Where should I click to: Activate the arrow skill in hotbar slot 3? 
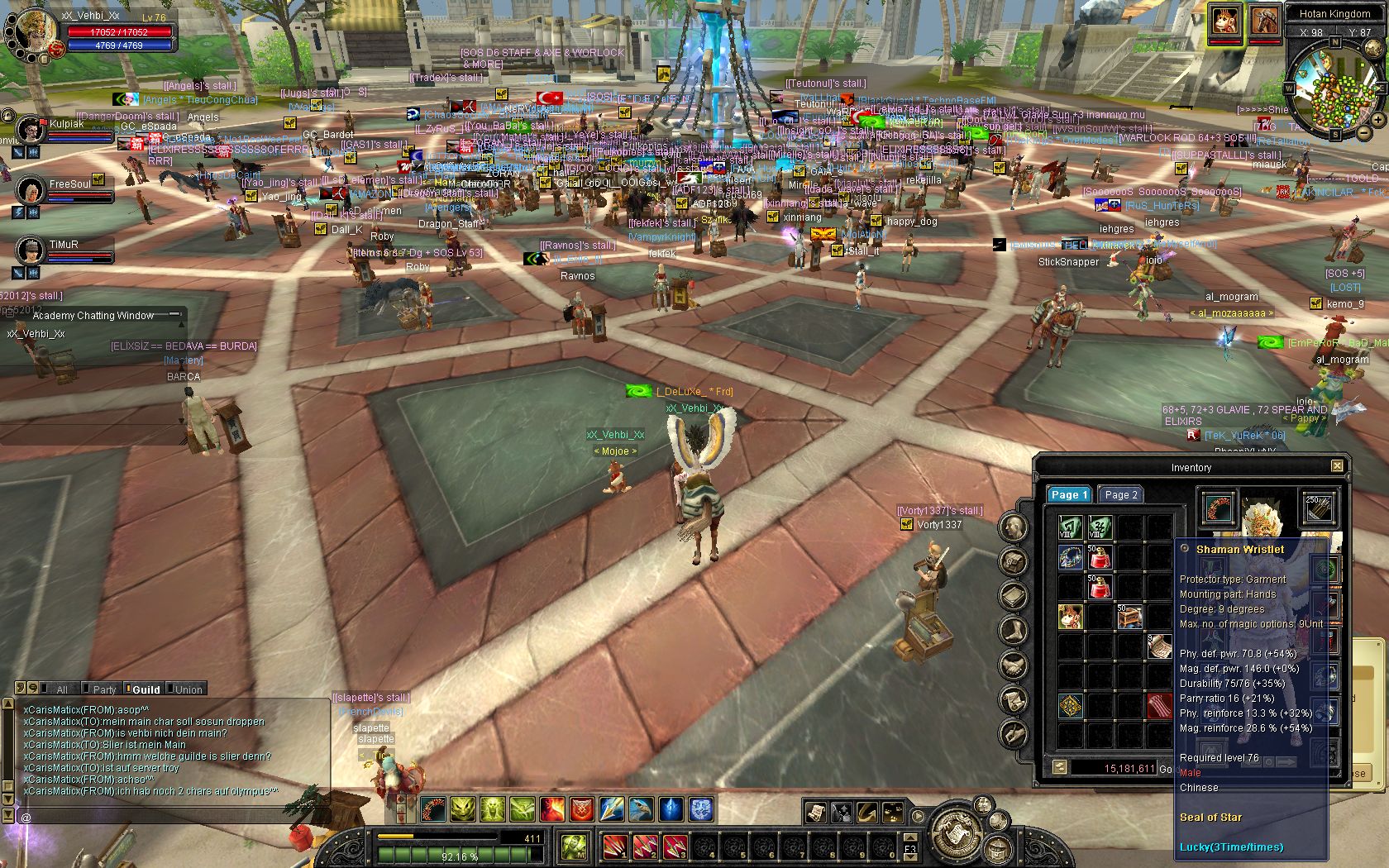coord(675,846)
